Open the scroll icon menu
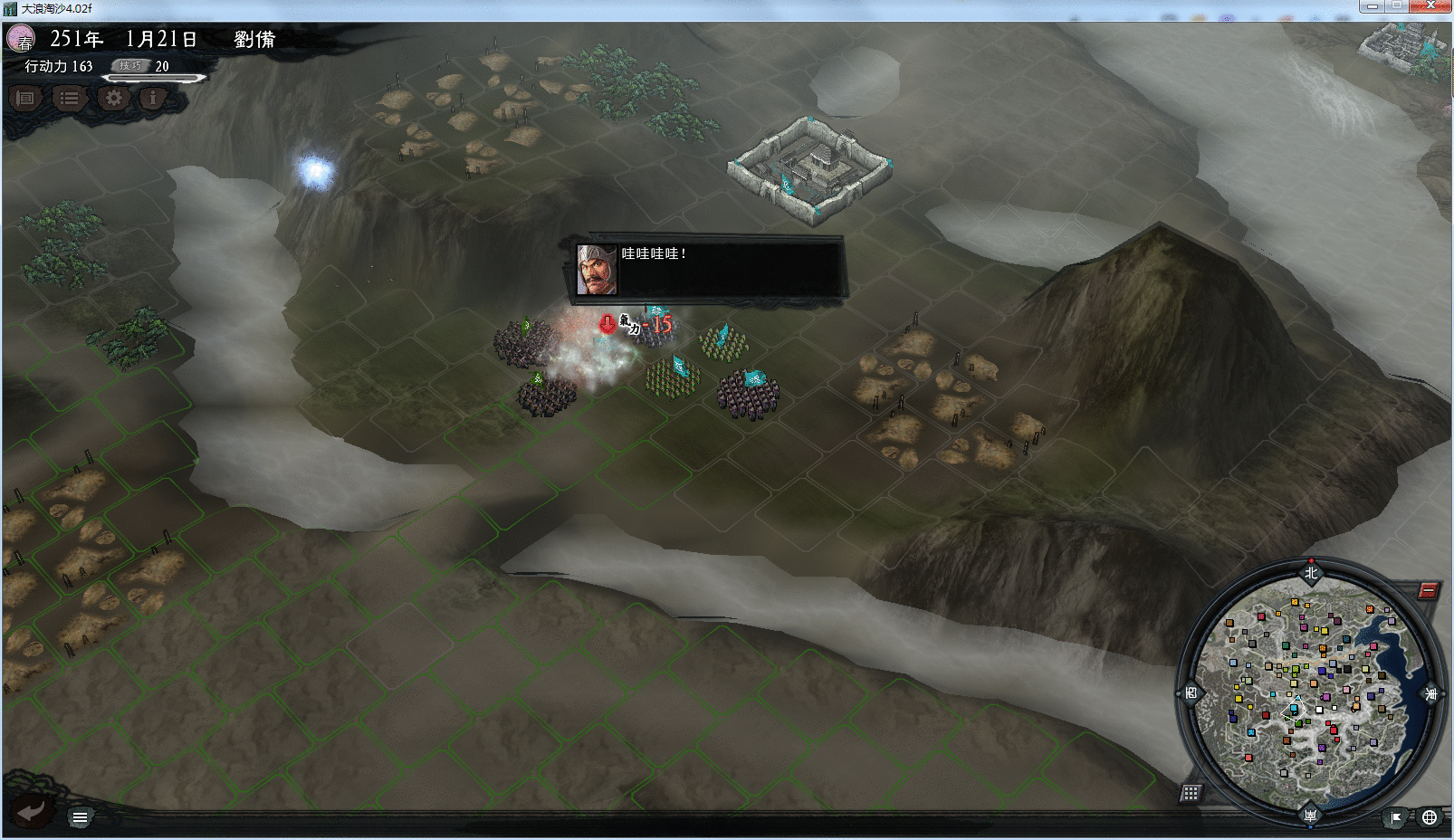The height and width of the screenshot is (840, 1454). point(25,98)
